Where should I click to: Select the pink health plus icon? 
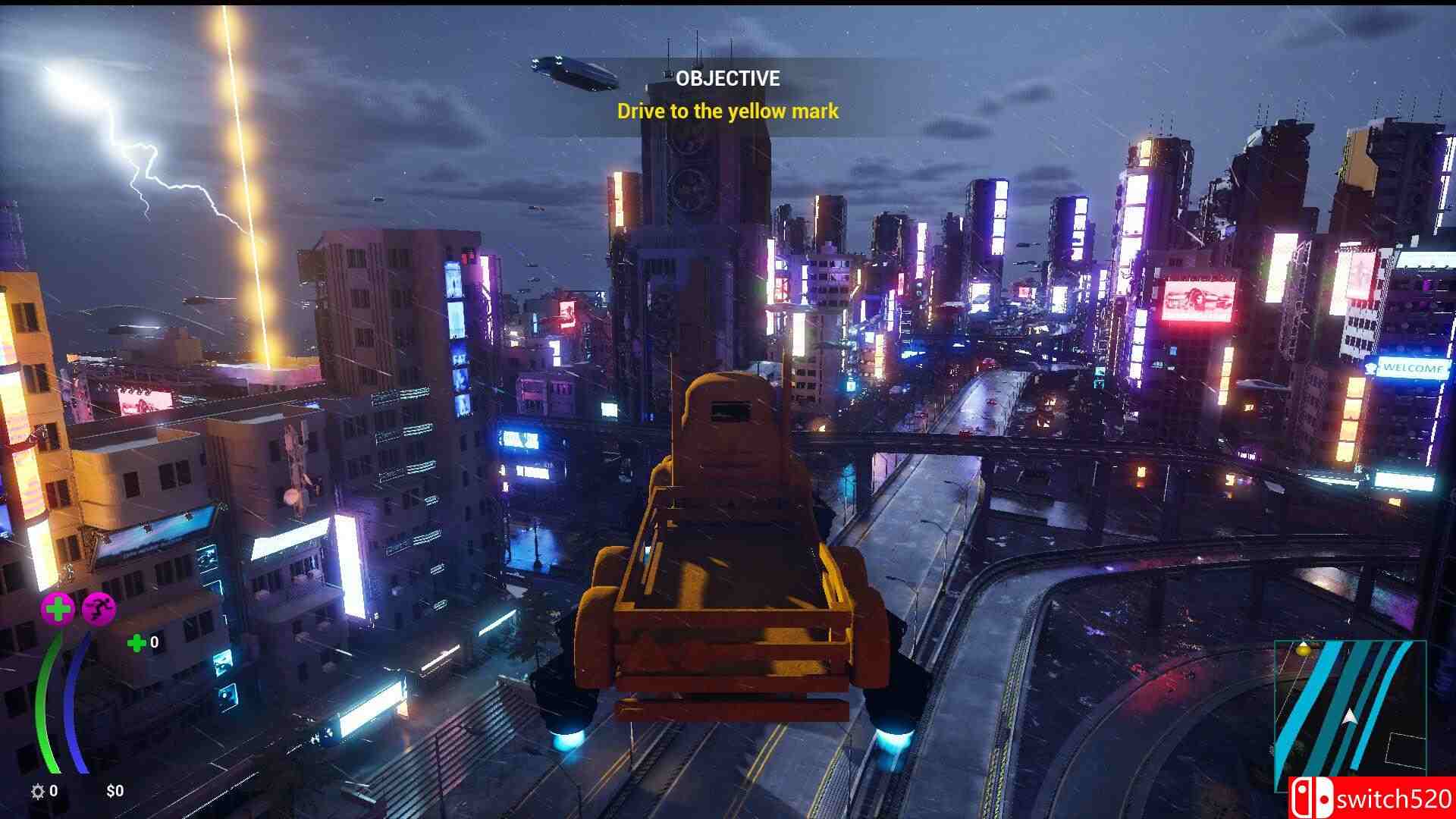[58, 608]
